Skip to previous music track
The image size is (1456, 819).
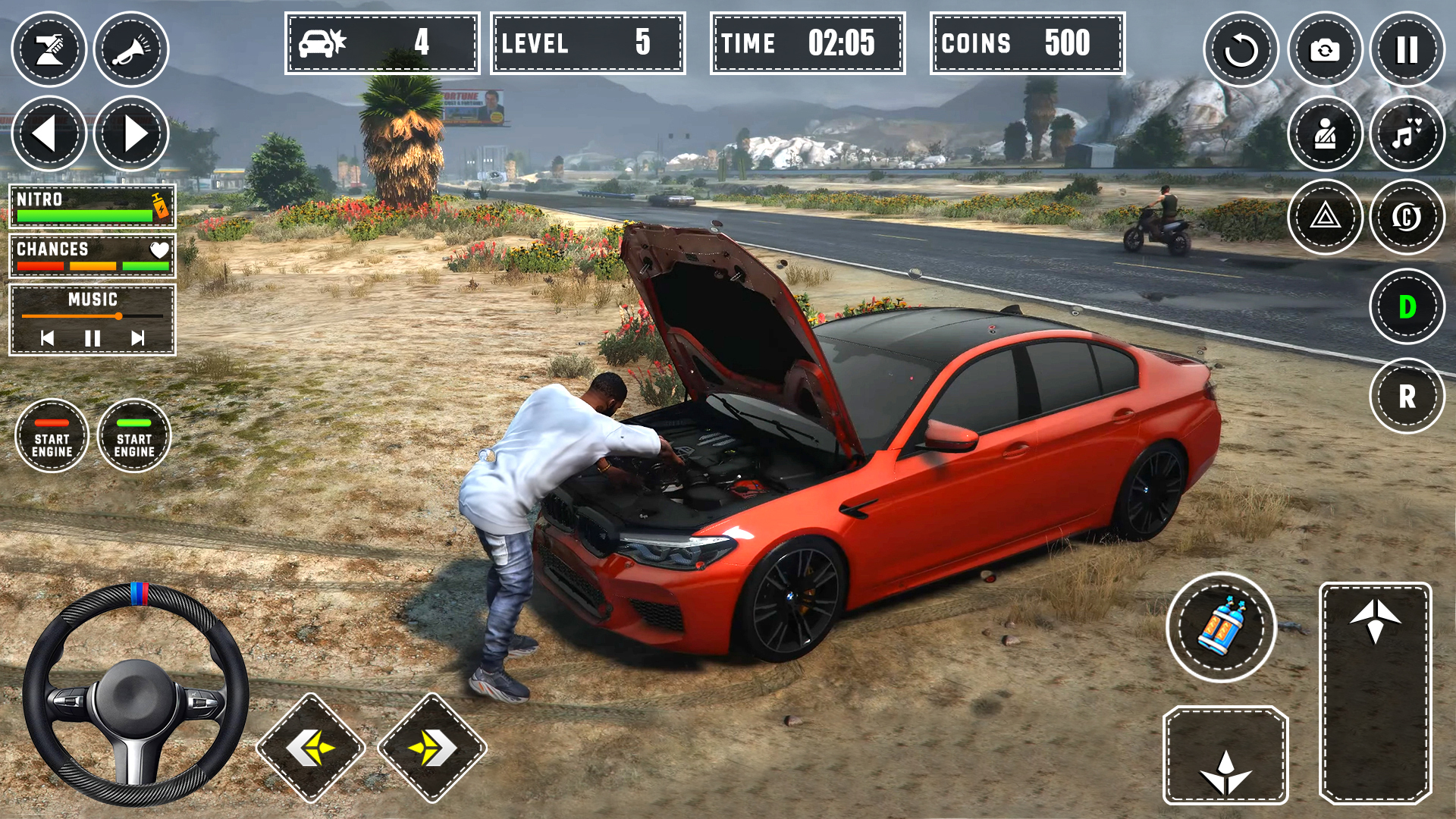[x=48, y=338]
